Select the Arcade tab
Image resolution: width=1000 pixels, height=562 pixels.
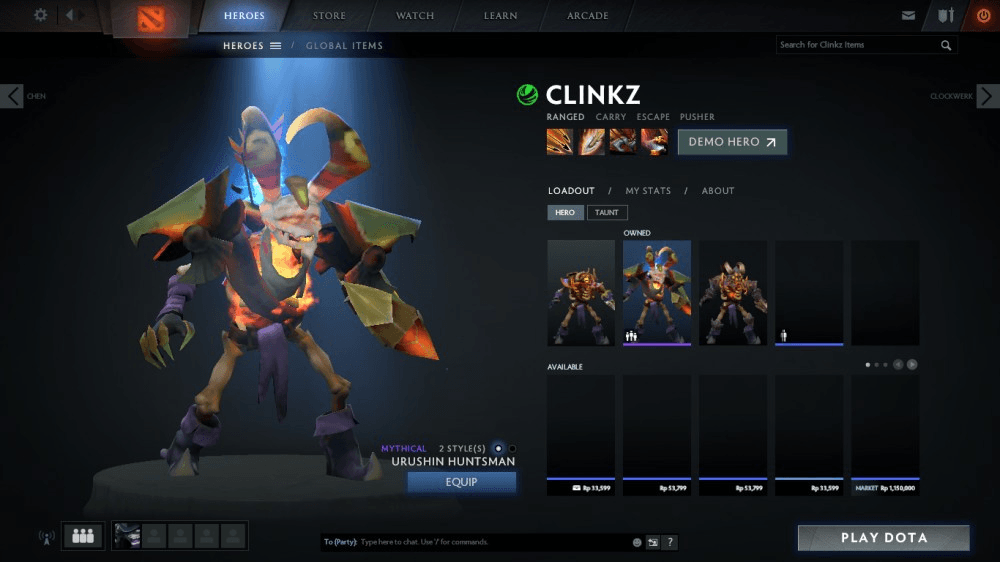pos(588,16)
